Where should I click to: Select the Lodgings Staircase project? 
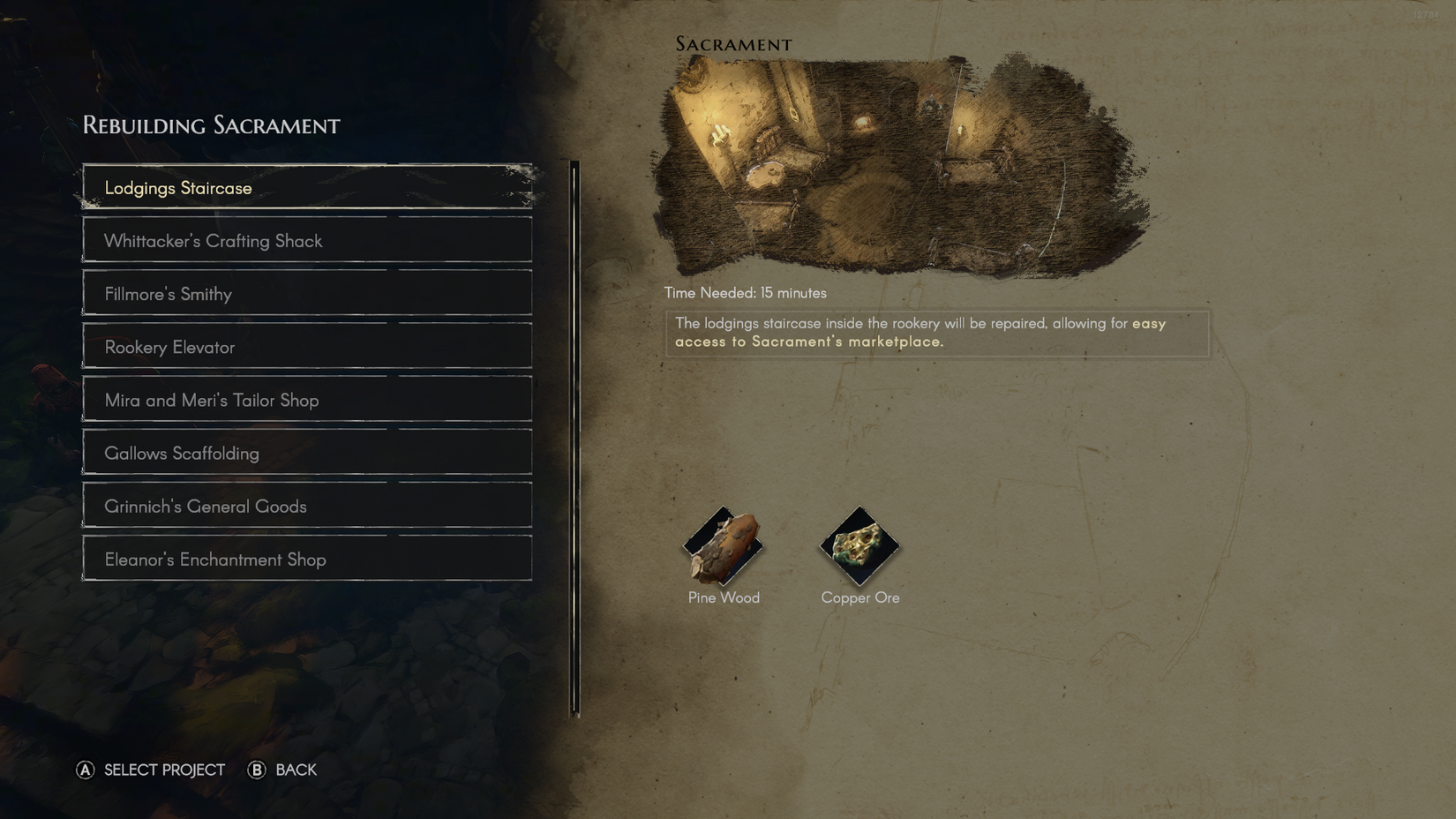[307, 187]
